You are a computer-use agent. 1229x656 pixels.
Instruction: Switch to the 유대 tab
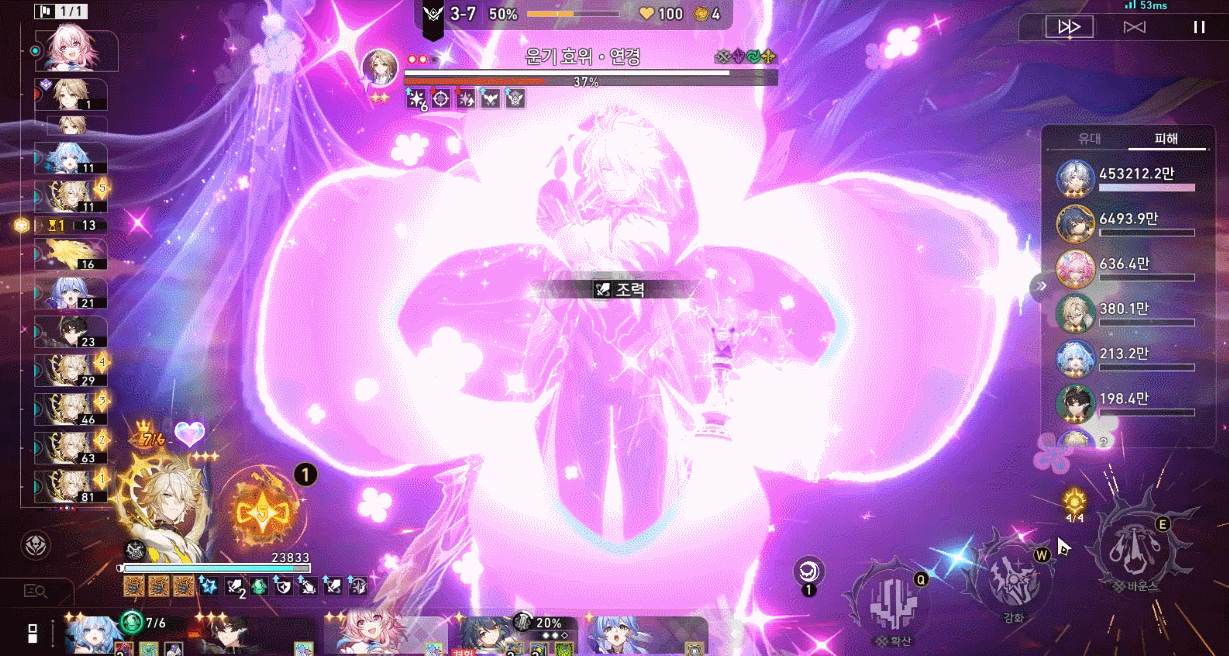click(1088, 140)
